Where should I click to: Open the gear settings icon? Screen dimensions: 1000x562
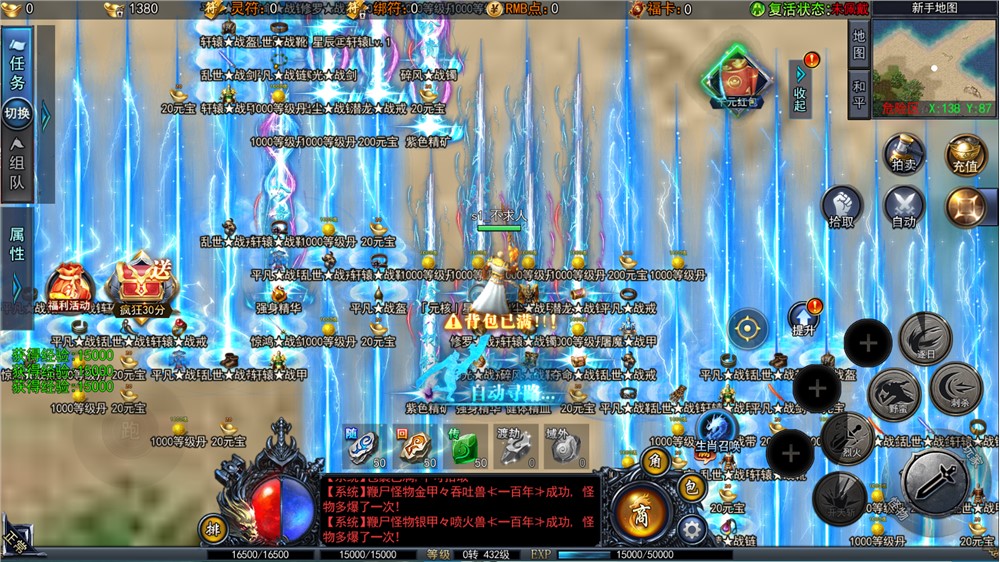point(689,529)
